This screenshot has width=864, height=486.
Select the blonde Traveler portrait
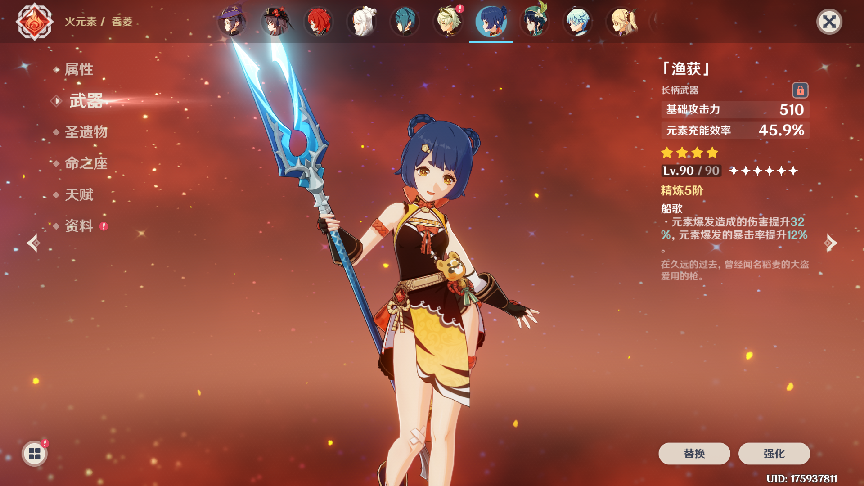tap(620, 21)
